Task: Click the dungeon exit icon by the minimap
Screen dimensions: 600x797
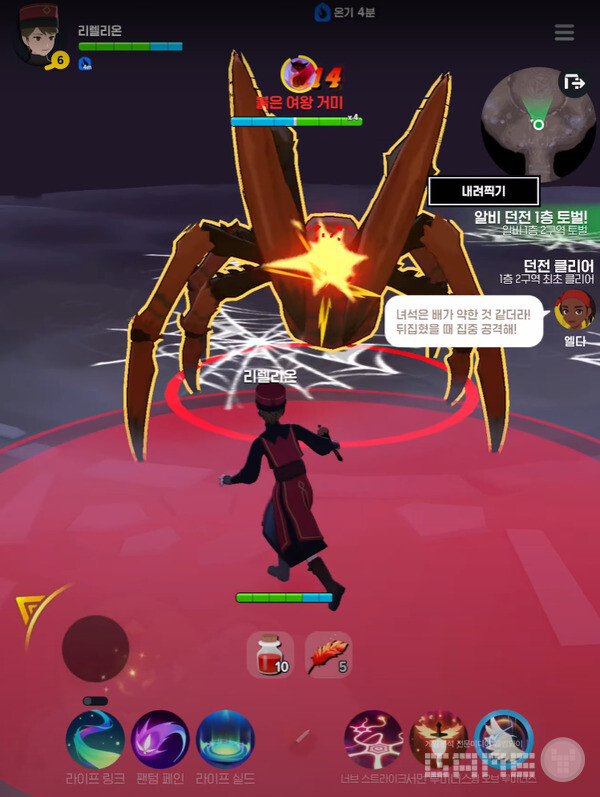Action: (x=574, y=83)
